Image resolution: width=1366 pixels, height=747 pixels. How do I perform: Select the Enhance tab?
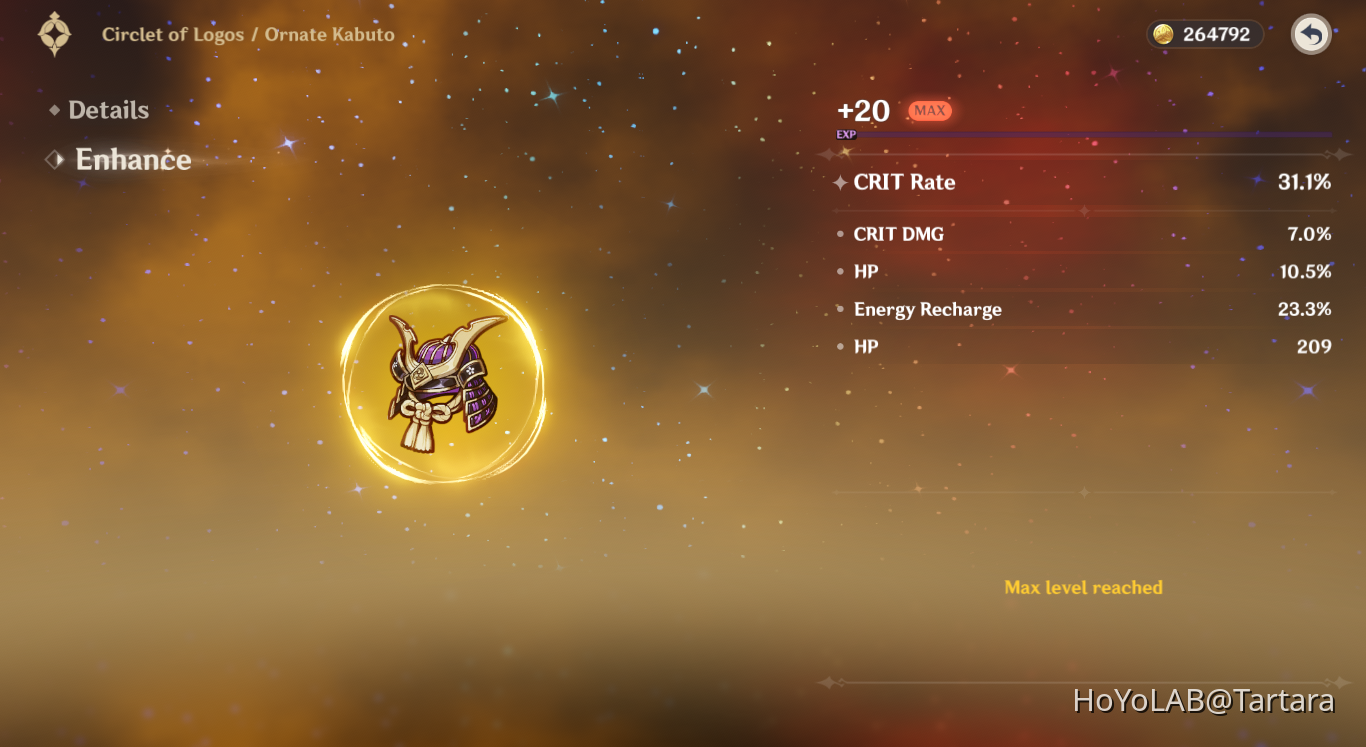pyautogui.click(x=133, y=160)
